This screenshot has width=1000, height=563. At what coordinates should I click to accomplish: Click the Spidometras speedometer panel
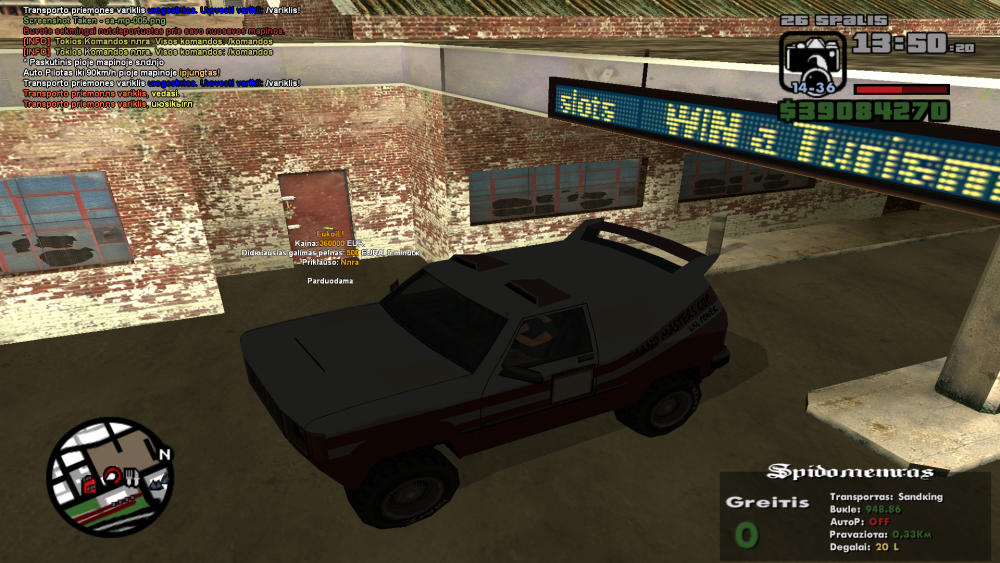pos(855,516)
